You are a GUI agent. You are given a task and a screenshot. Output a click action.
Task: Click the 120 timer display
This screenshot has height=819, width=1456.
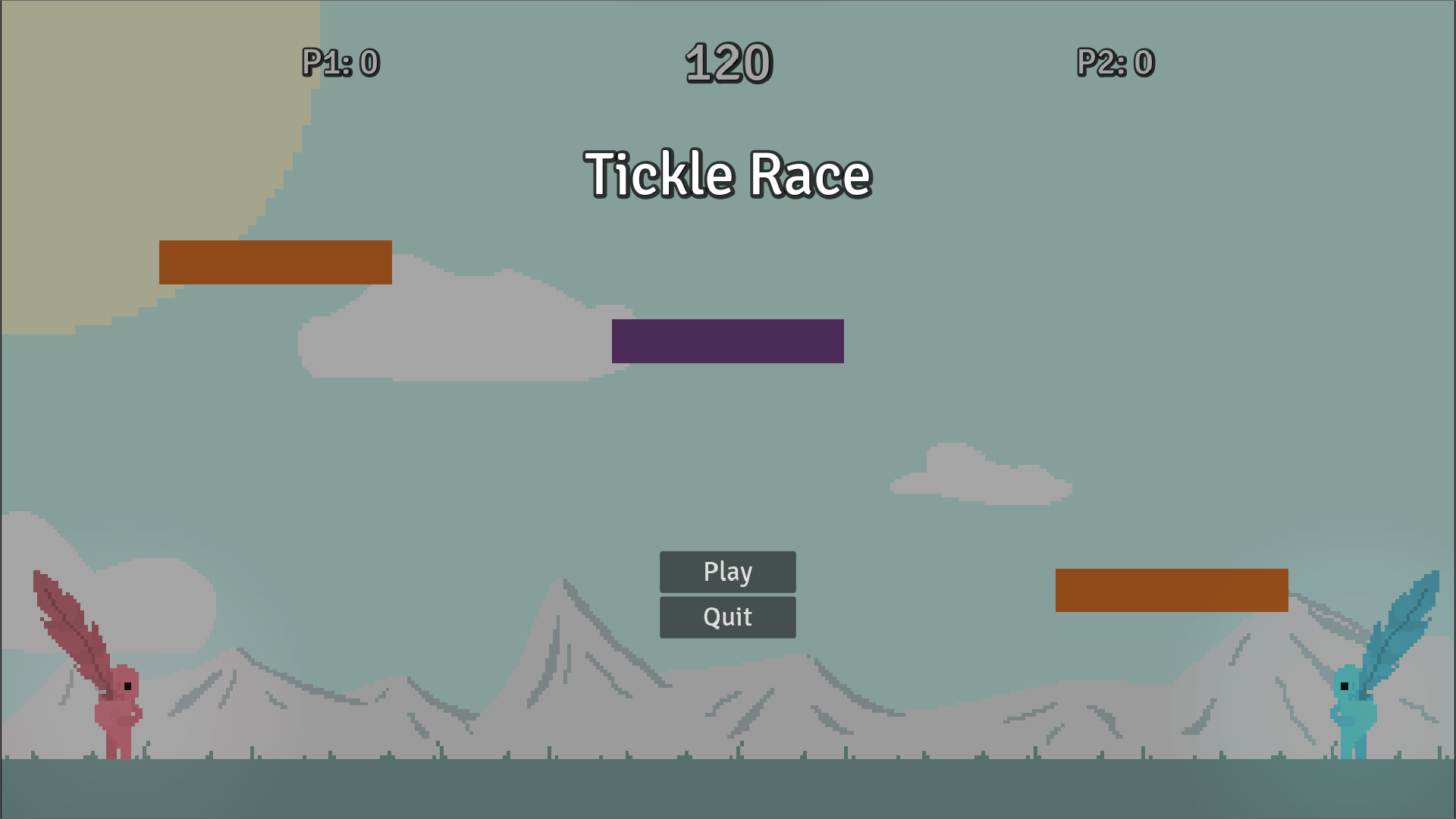(x=729, y=64)
